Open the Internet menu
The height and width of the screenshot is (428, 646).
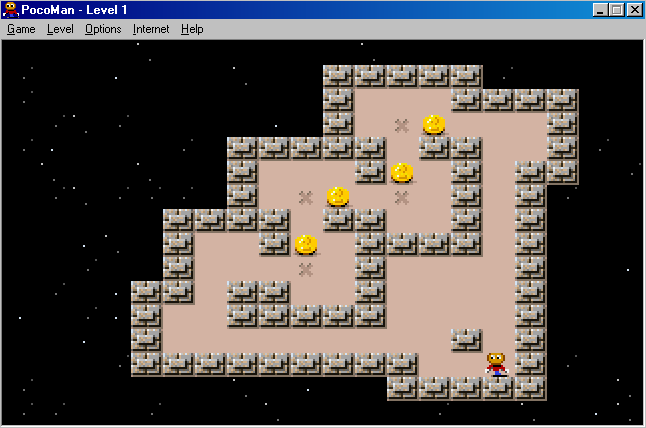pos(151,29)
